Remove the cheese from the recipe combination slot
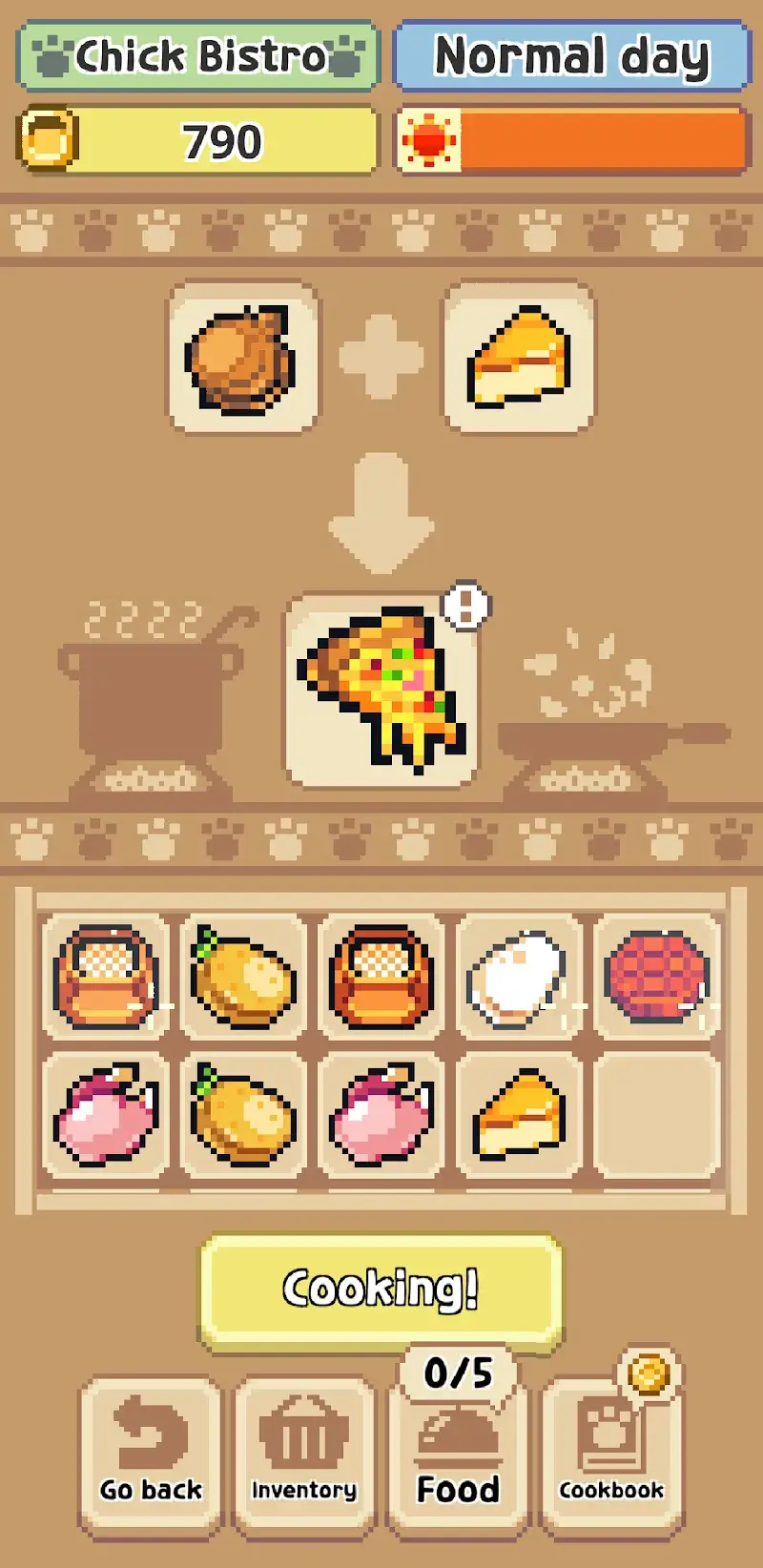The height and width of the screenshot is (1568, 763). pyautogui.click(x=519, y=358)
